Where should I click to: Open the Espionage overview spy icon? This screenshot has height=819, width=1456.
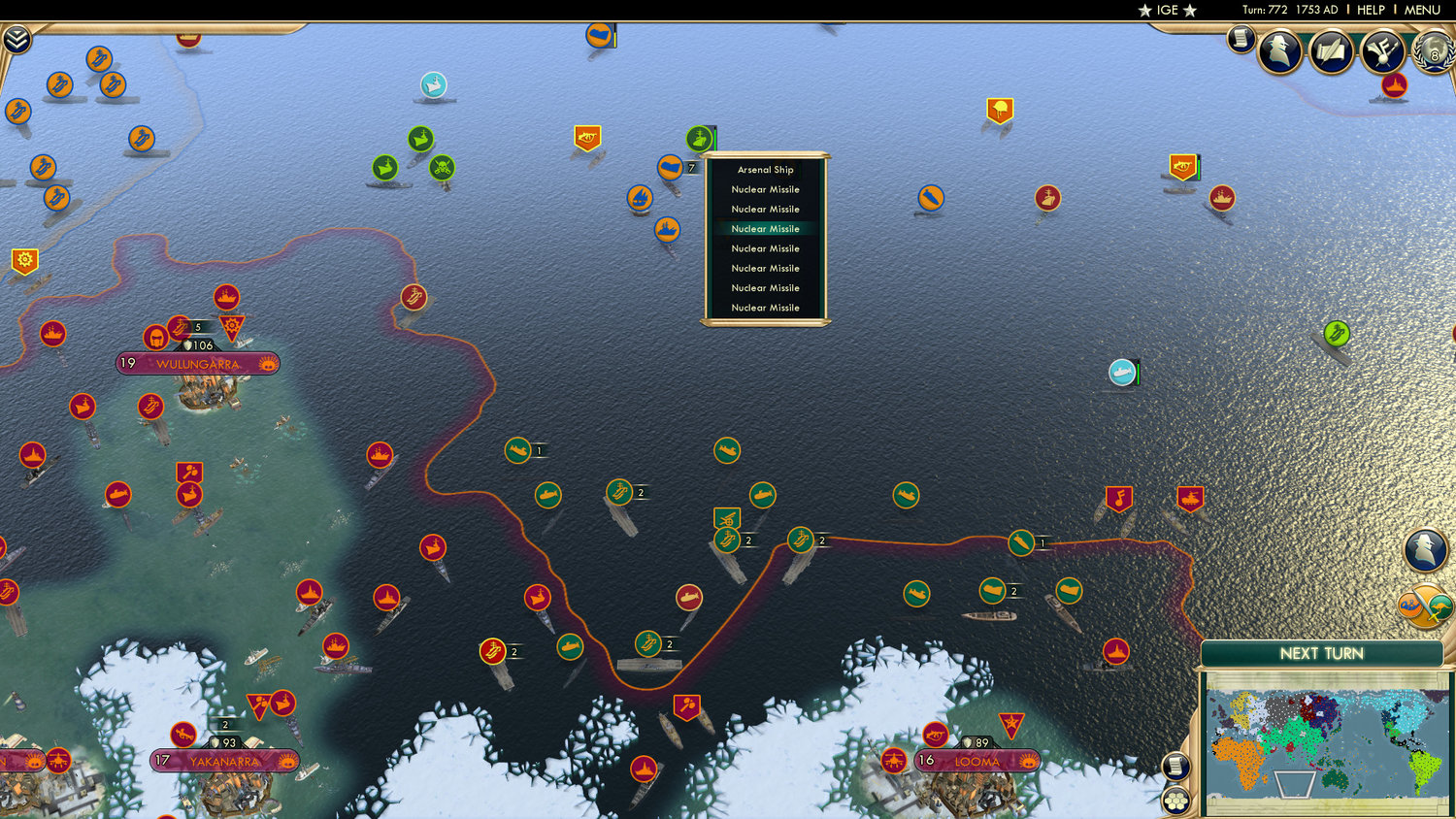pos(1281,50)
